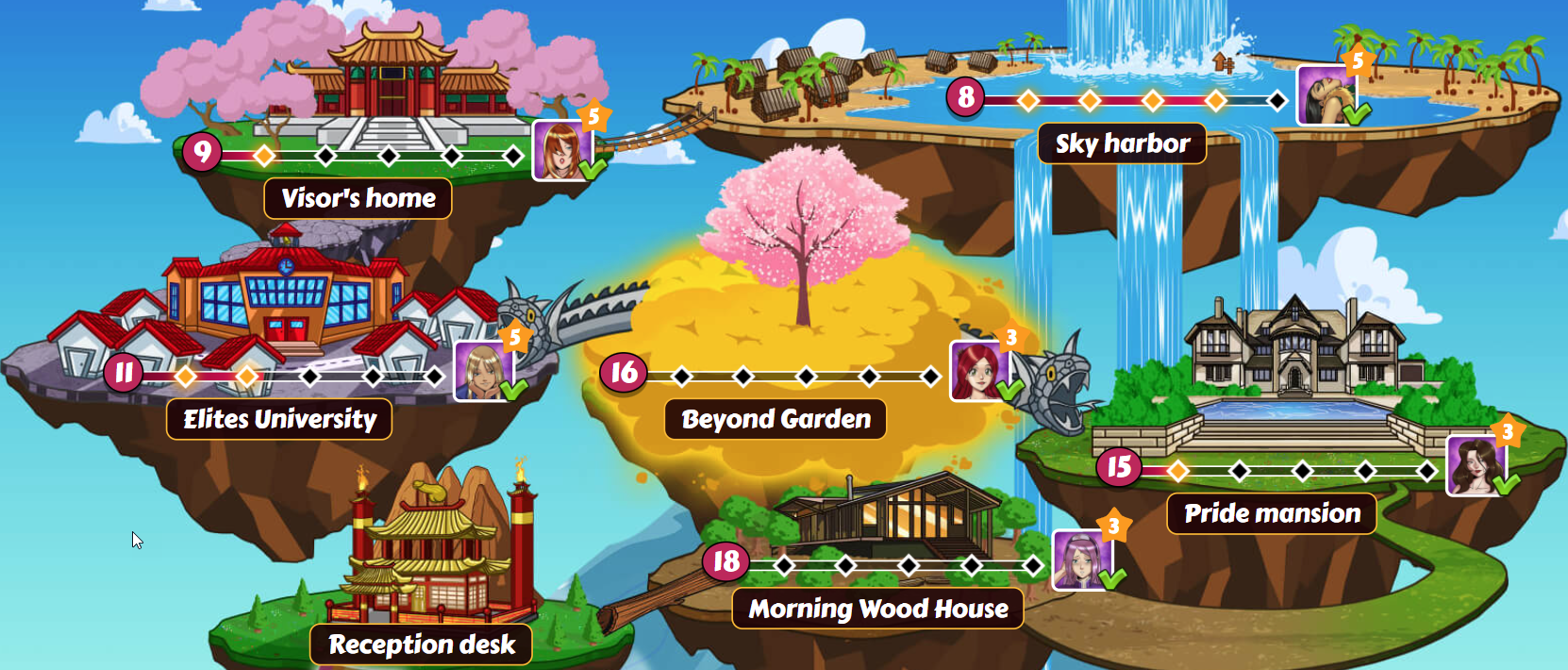Image resolution: width=1568 pixels, height=670 pixels.
Task: Open the Elites University blonde character portrait
Action: (x=483, y=372)
